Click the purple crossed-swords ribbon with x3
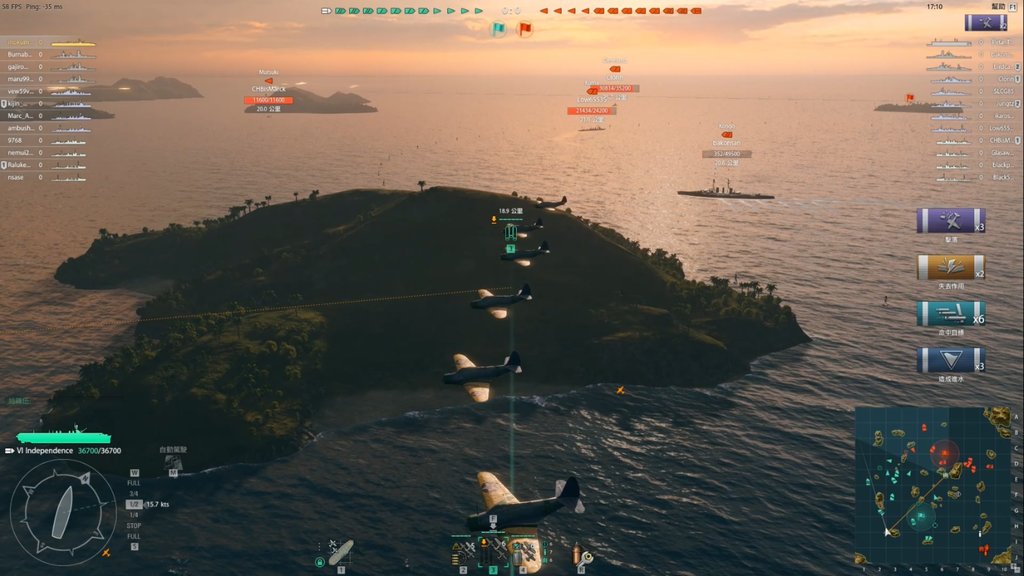The image size is (1024, 576). point(950,221)
